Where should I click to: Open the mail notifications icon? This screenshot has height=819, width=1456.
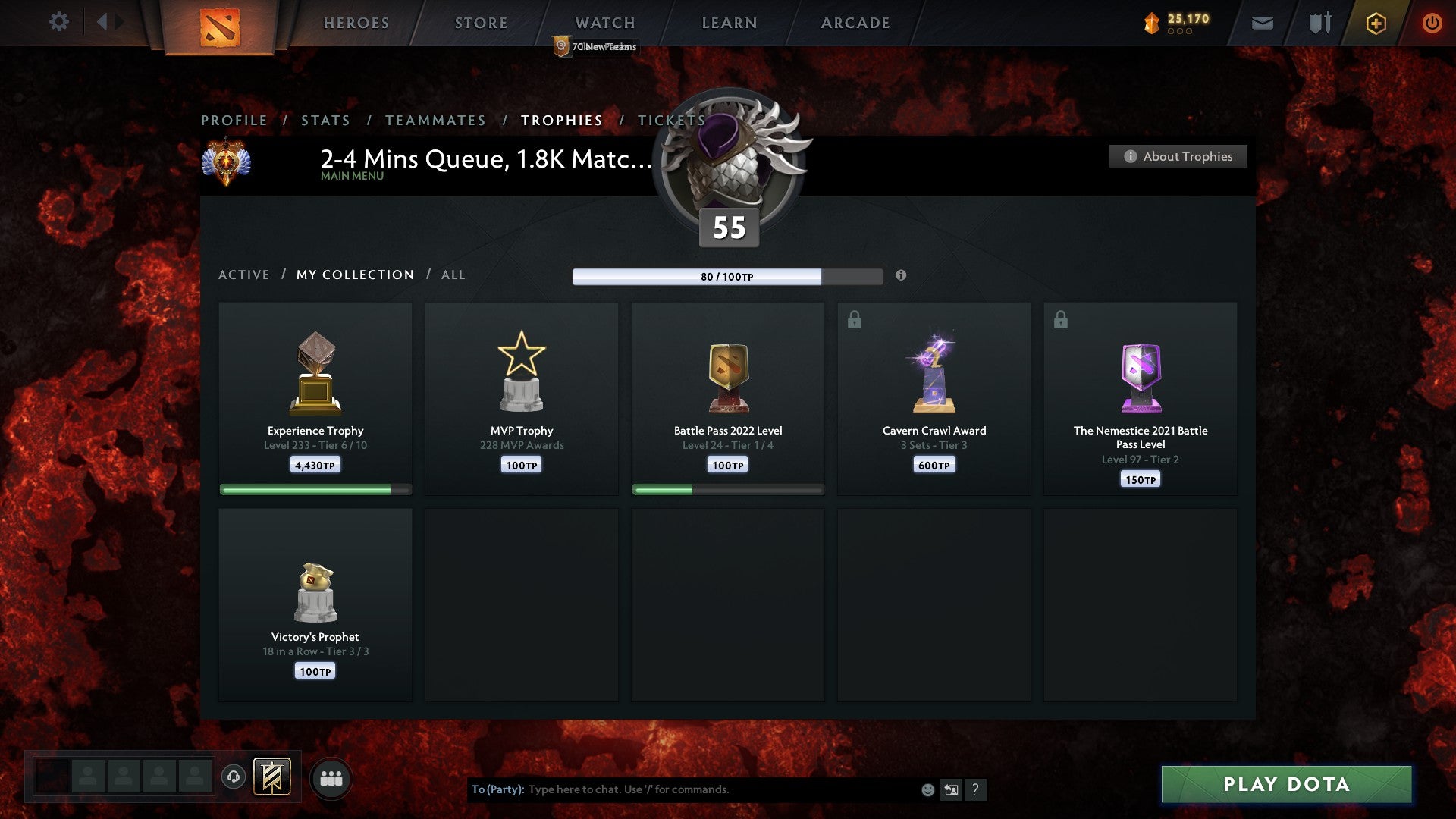1262,23
